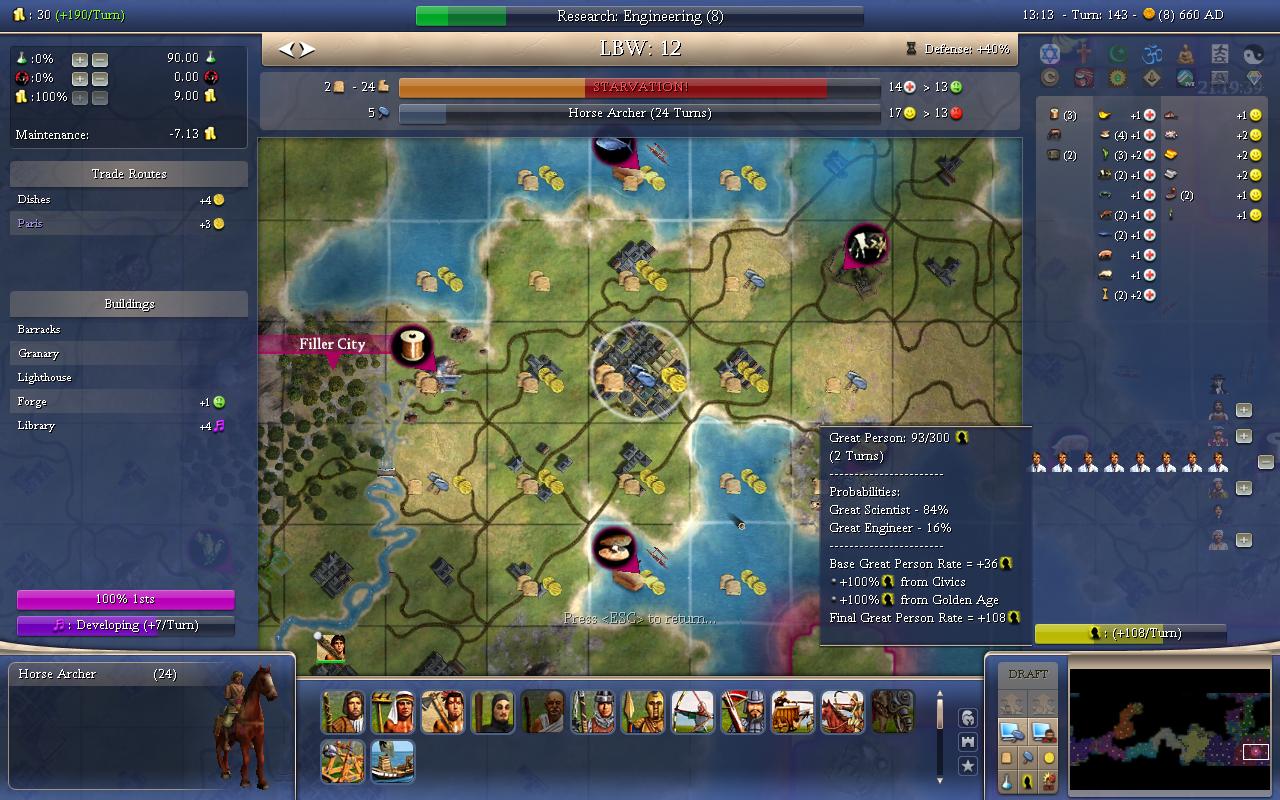Choose the sailing ship build icon
This screenshot has width=1280, height=800.
(393, 762)
